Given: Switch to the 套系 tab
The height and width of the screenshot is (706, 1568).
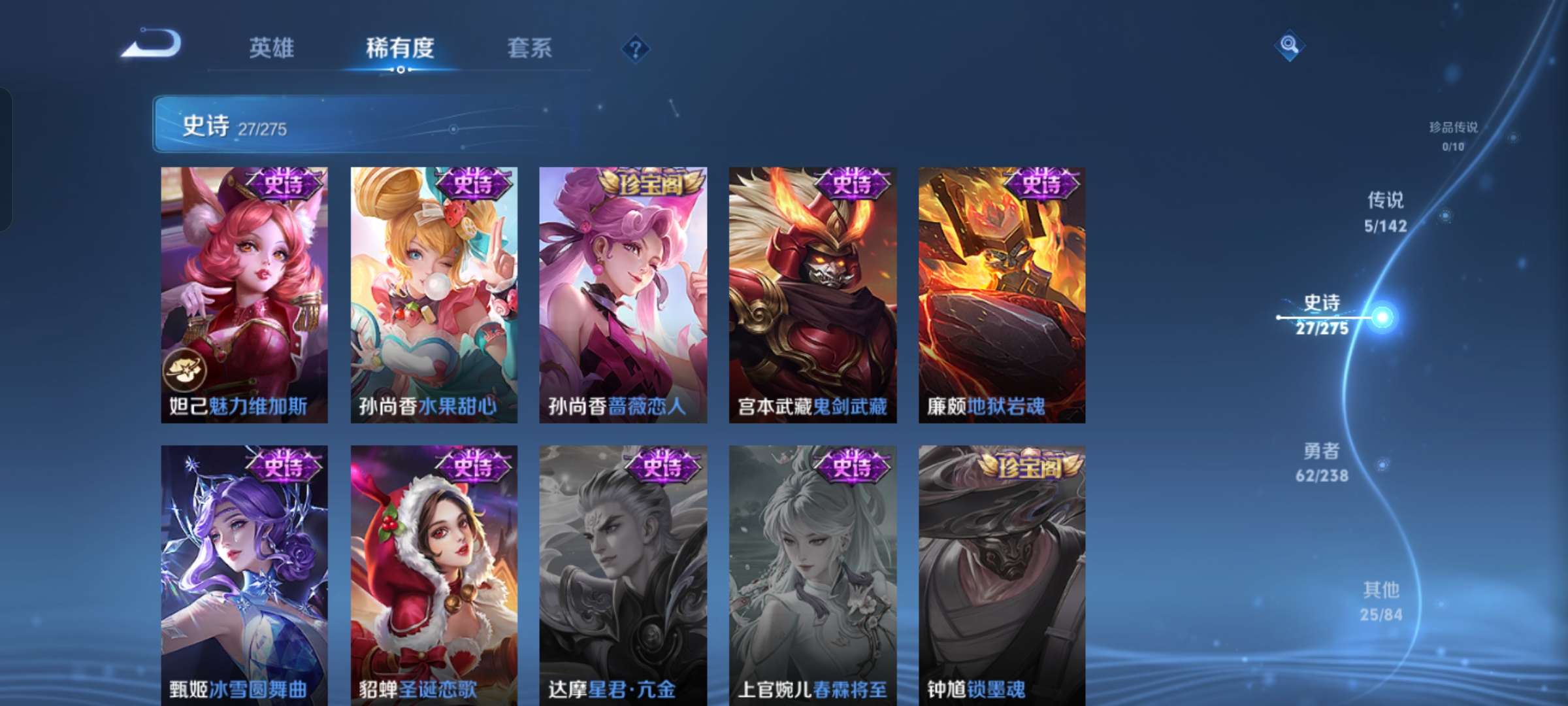Looking at the screenshot, I should pyautogui.click(x=531, y=47).
